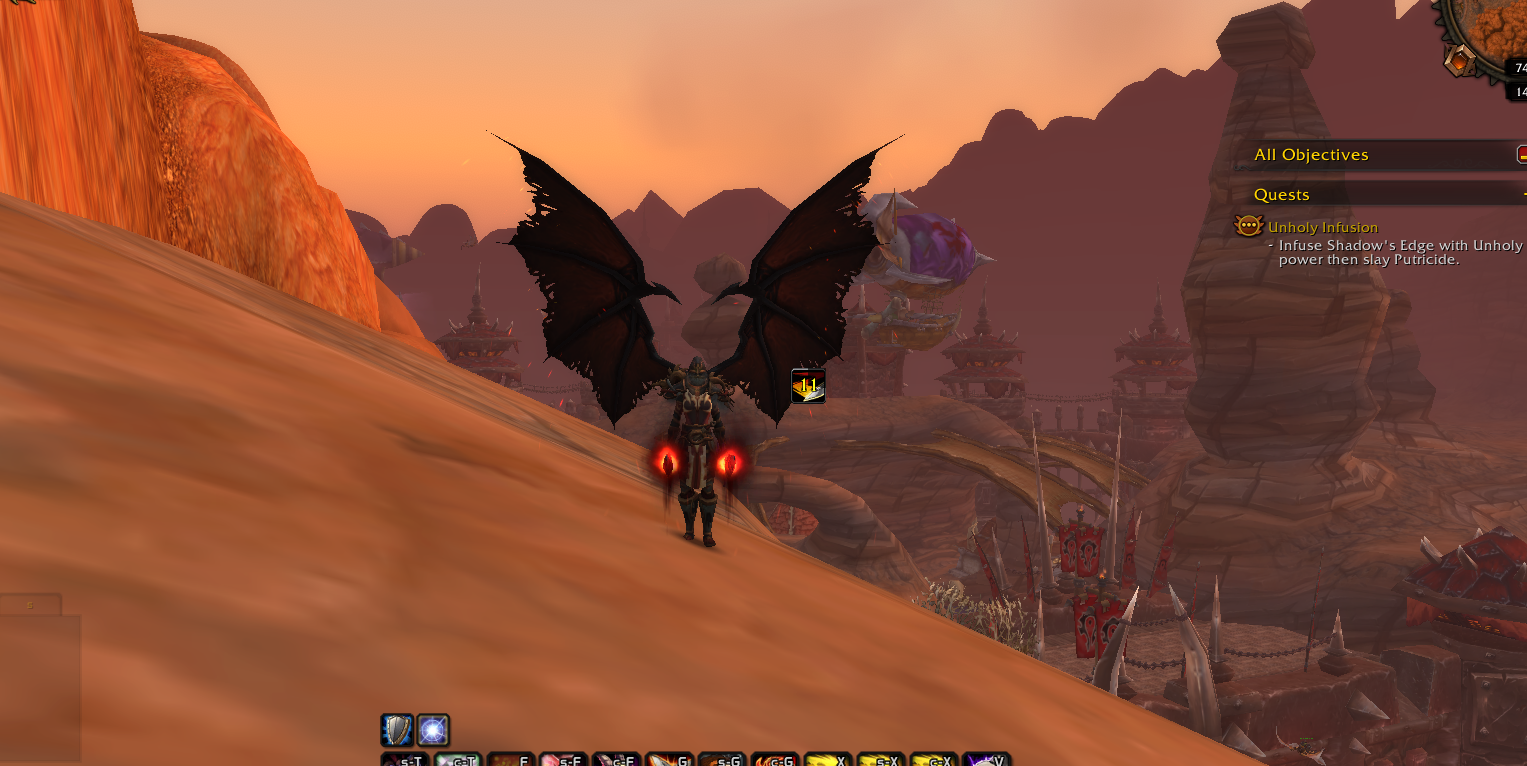Open the Unholy Infusion quest title

tap(1323, 227)
